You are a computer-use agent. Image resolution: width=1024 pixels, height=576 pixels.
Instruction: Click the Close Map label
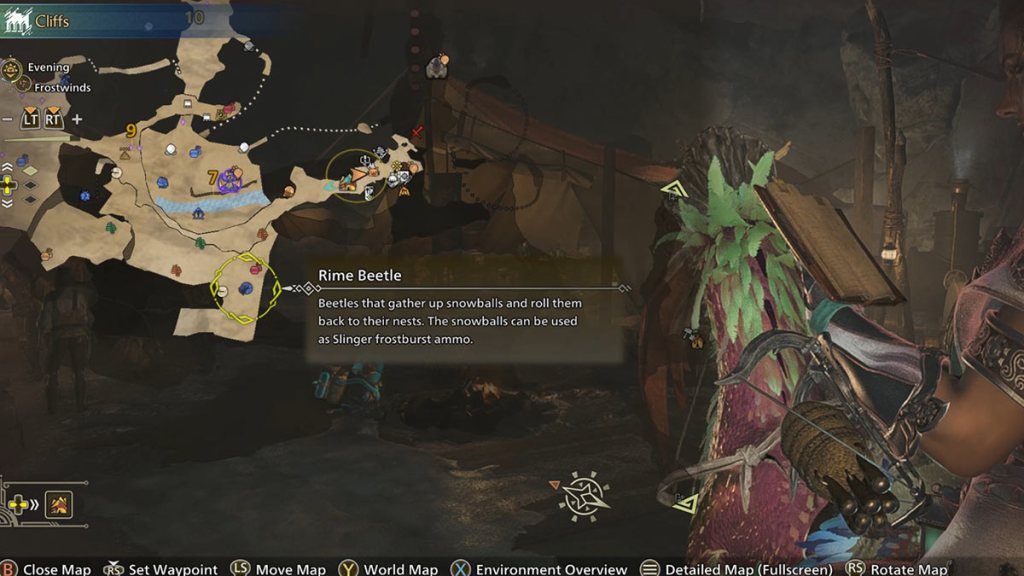click(56, 569)
